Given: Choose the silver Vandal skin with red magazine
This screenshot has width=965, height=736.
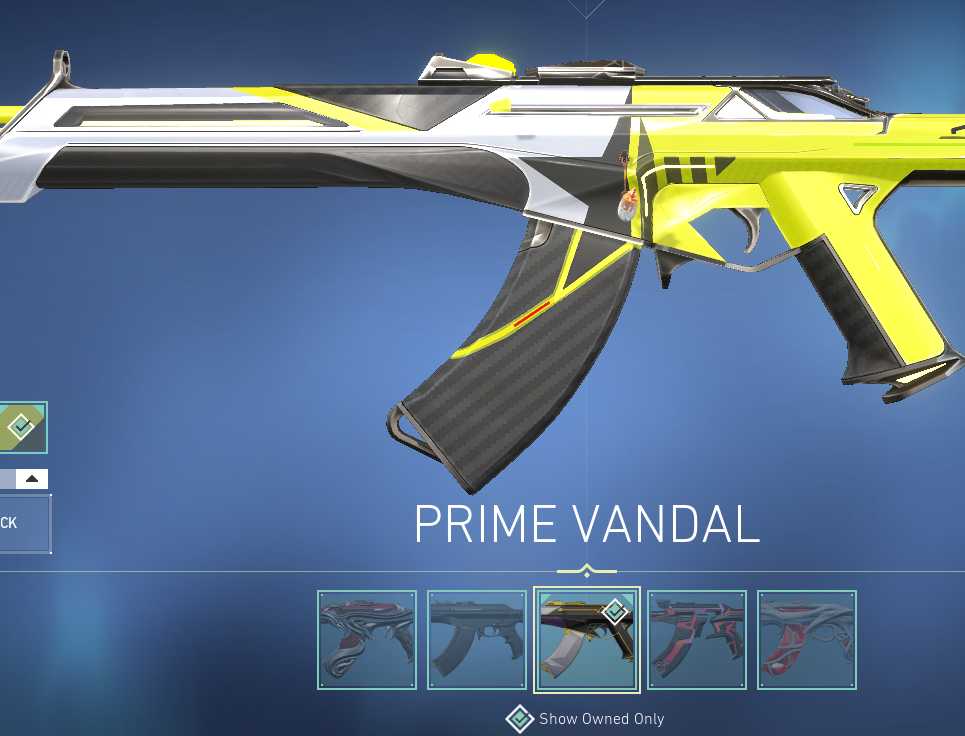Looking at the screenshot, I should [806, 640].
